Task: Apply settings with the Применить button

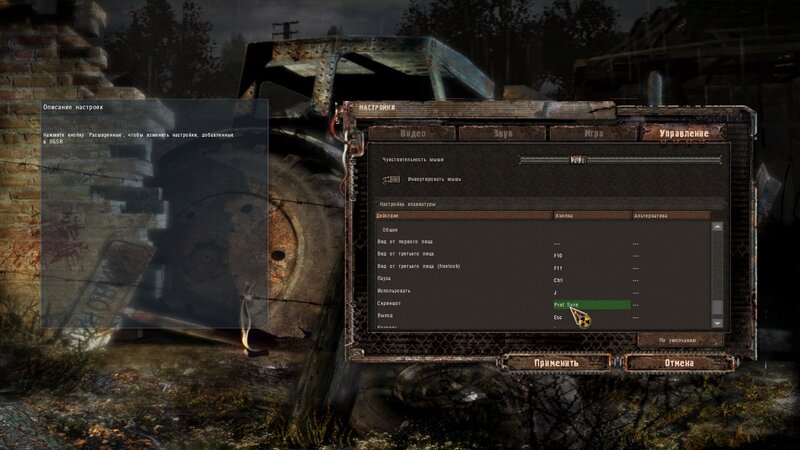Action: coord(556,362)
